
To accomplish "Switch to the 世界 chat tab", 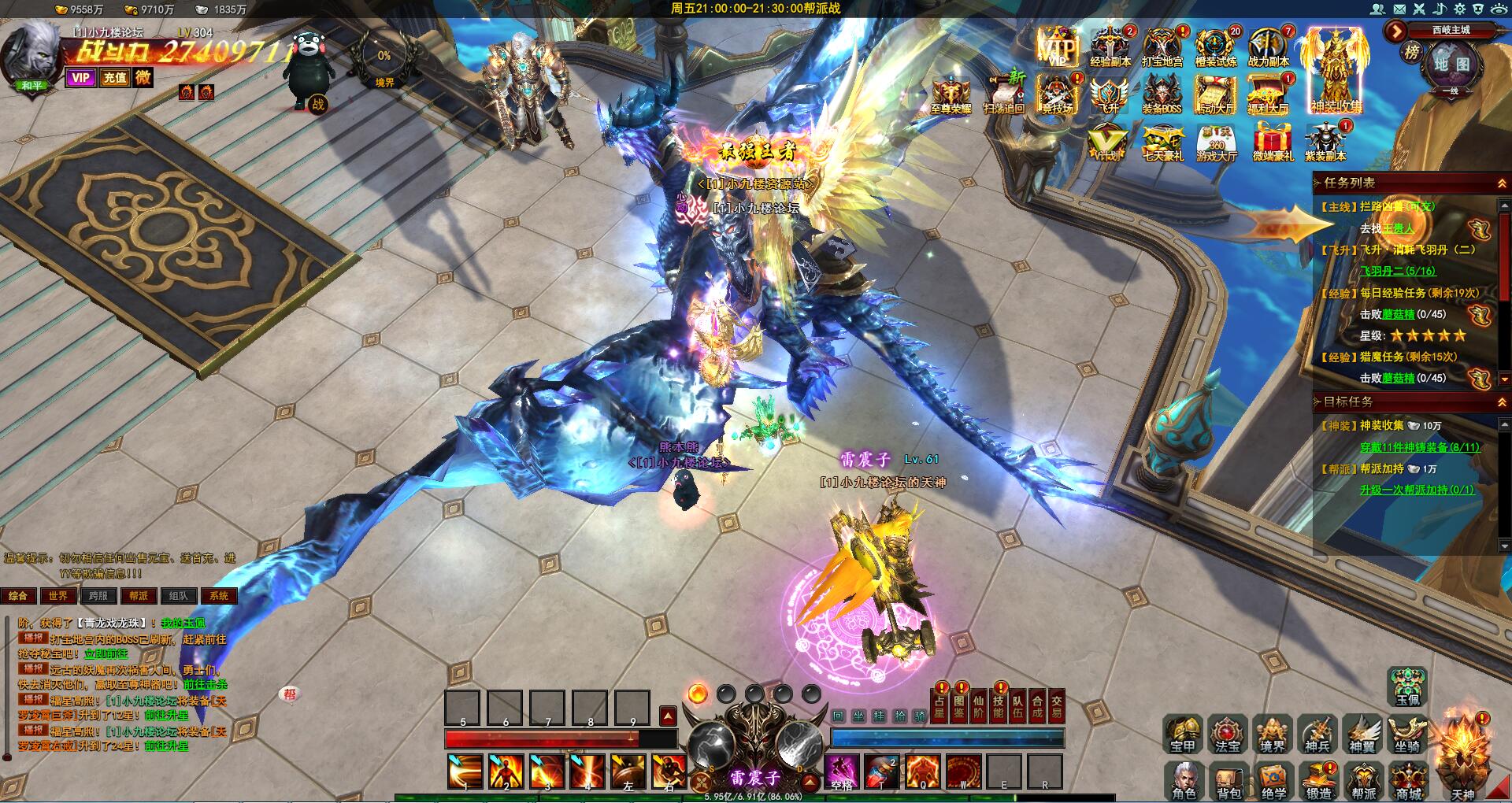I will point(58,596).
